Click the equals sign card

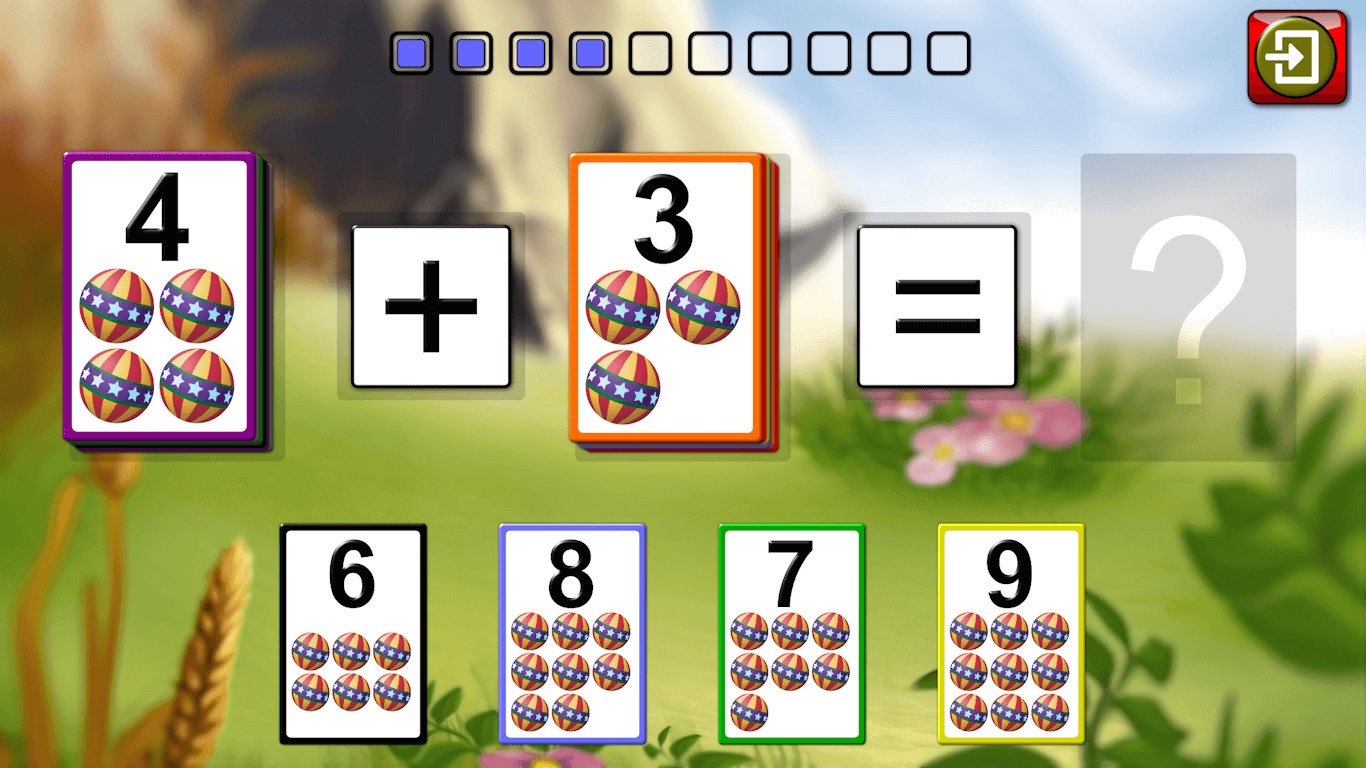(x=938, y=310)
